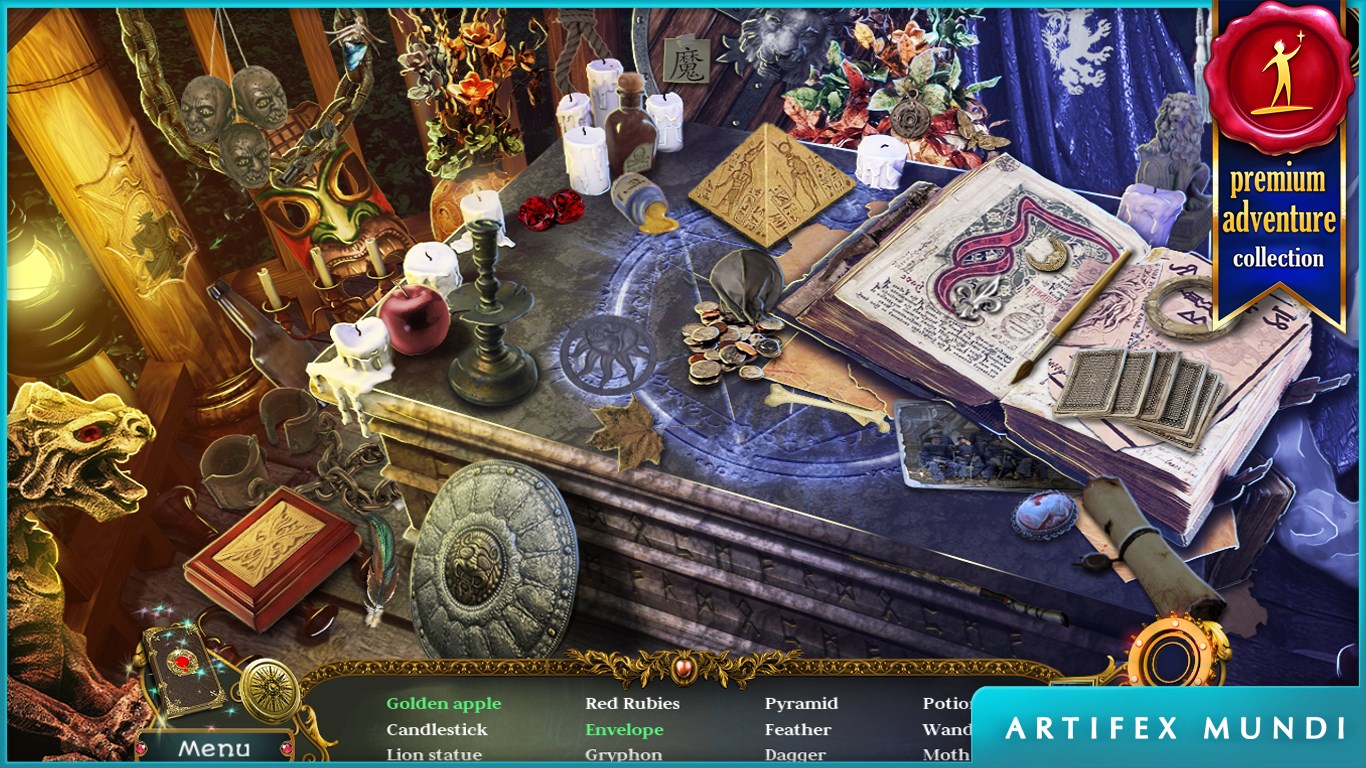Select 'Gryphon' in the word list

coord(623,754)
